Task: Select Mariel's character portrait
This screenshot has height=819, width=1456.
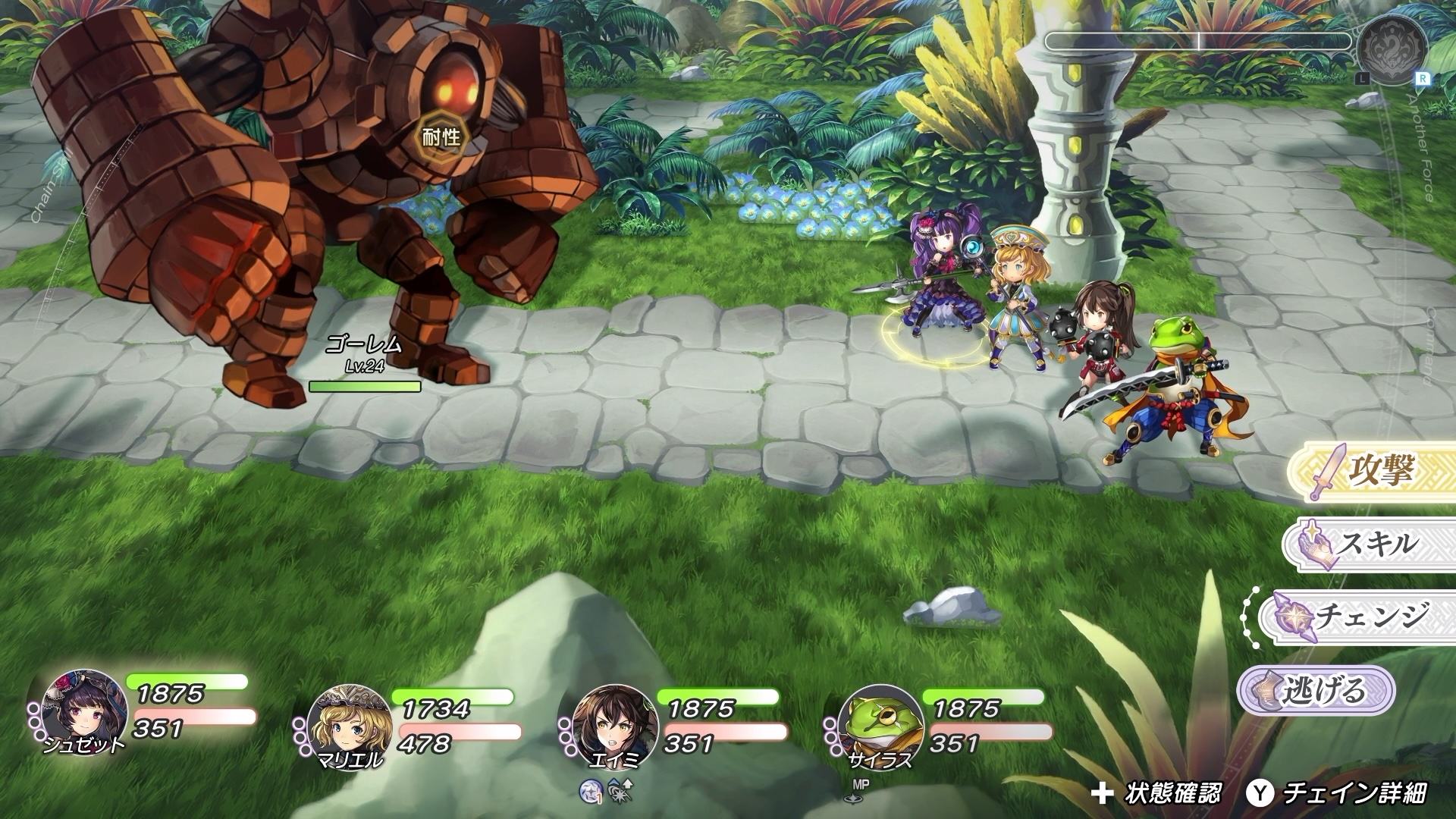Action: coord(349,725)
